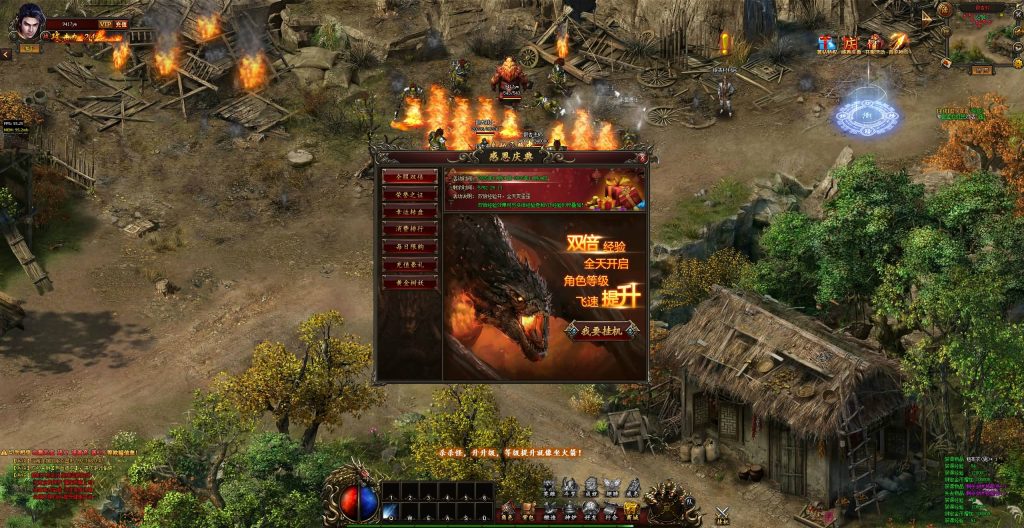Open the 消费排行 ranking entry
The height and width of the screenshot is (528, 1024).
[x=409, y=229]
